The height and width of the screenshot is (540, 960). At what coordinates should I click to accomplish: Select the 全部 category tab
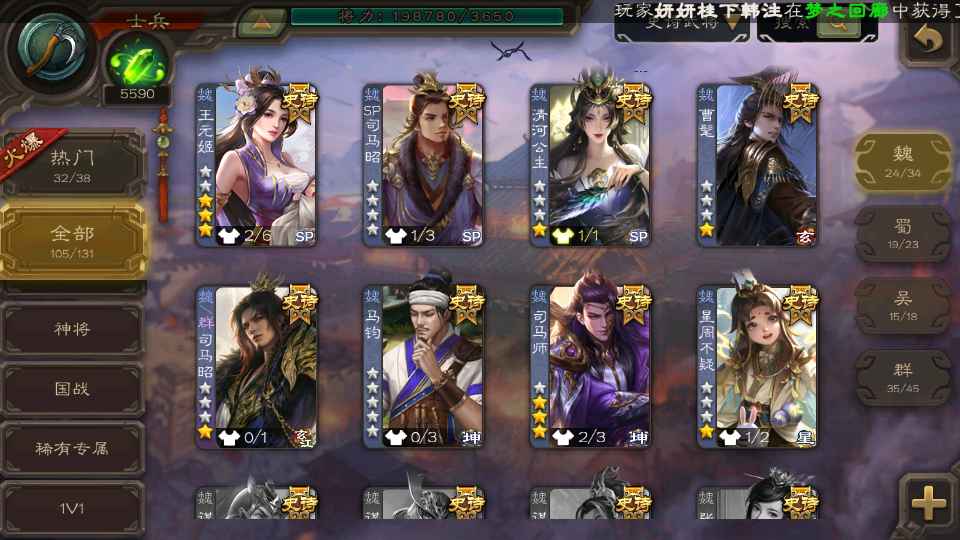click(72, 240)
